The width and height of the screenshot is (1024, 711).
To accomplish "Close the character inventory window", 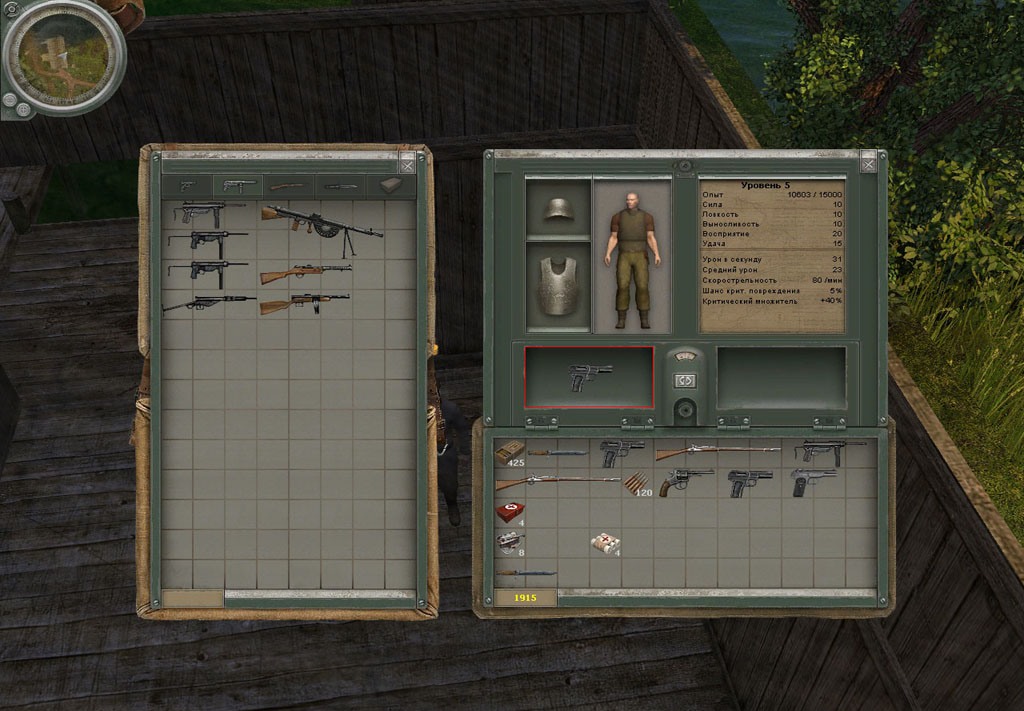I will click(868, 160).
